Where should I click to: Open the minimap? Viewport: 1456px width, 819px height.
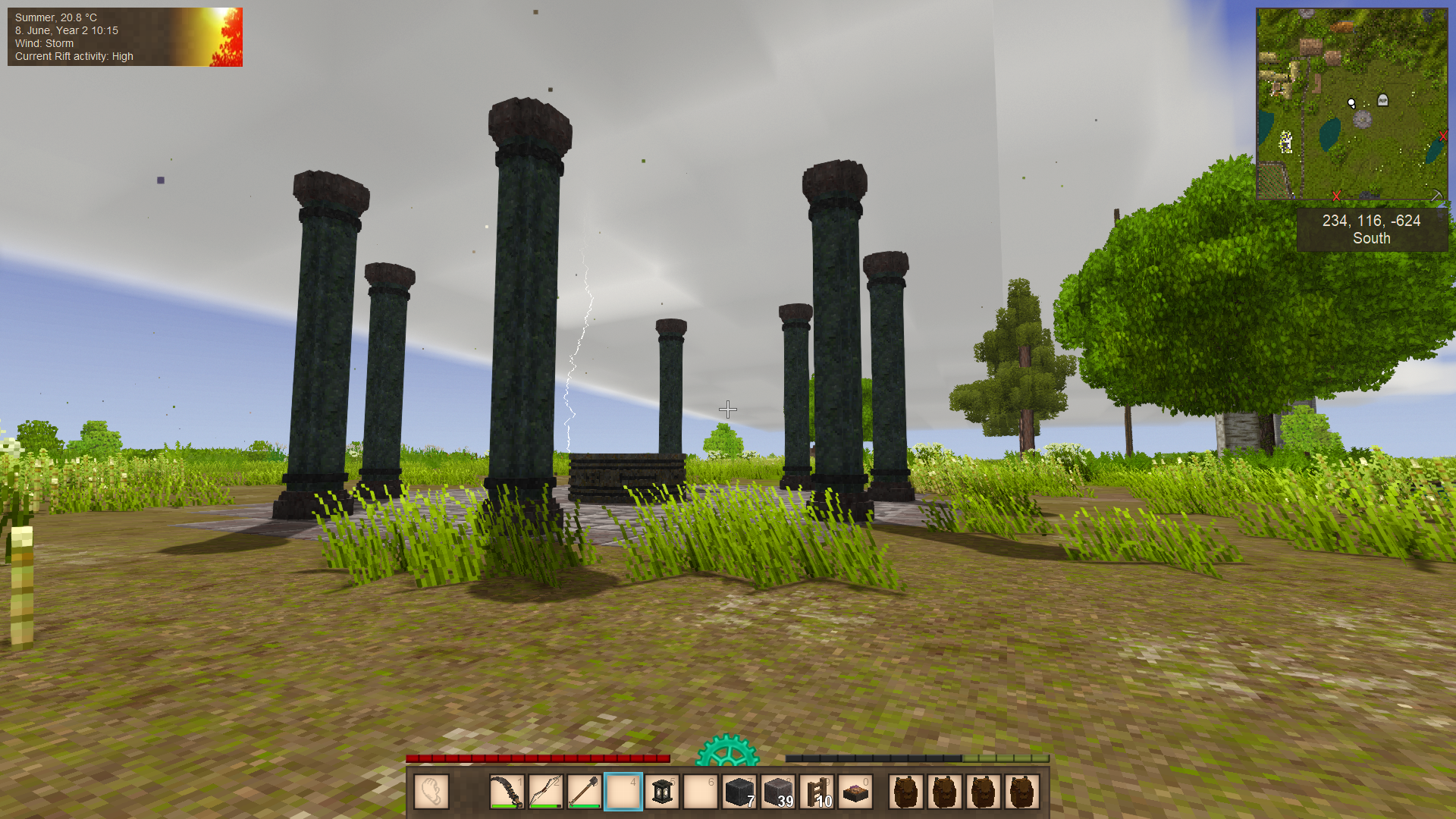[x=1351, y=104]
